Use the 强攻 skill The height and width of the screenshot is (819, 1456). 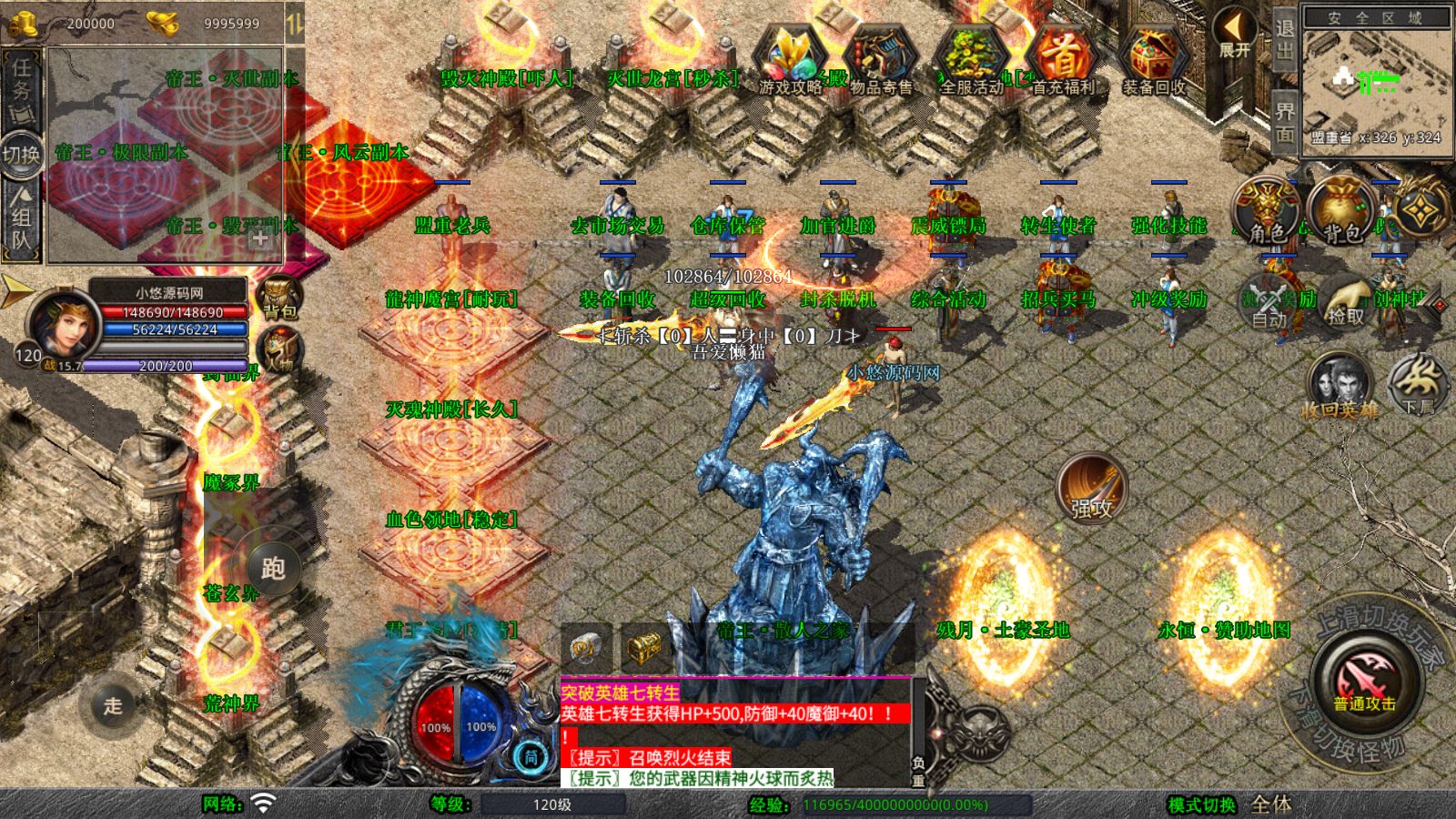1091,489
